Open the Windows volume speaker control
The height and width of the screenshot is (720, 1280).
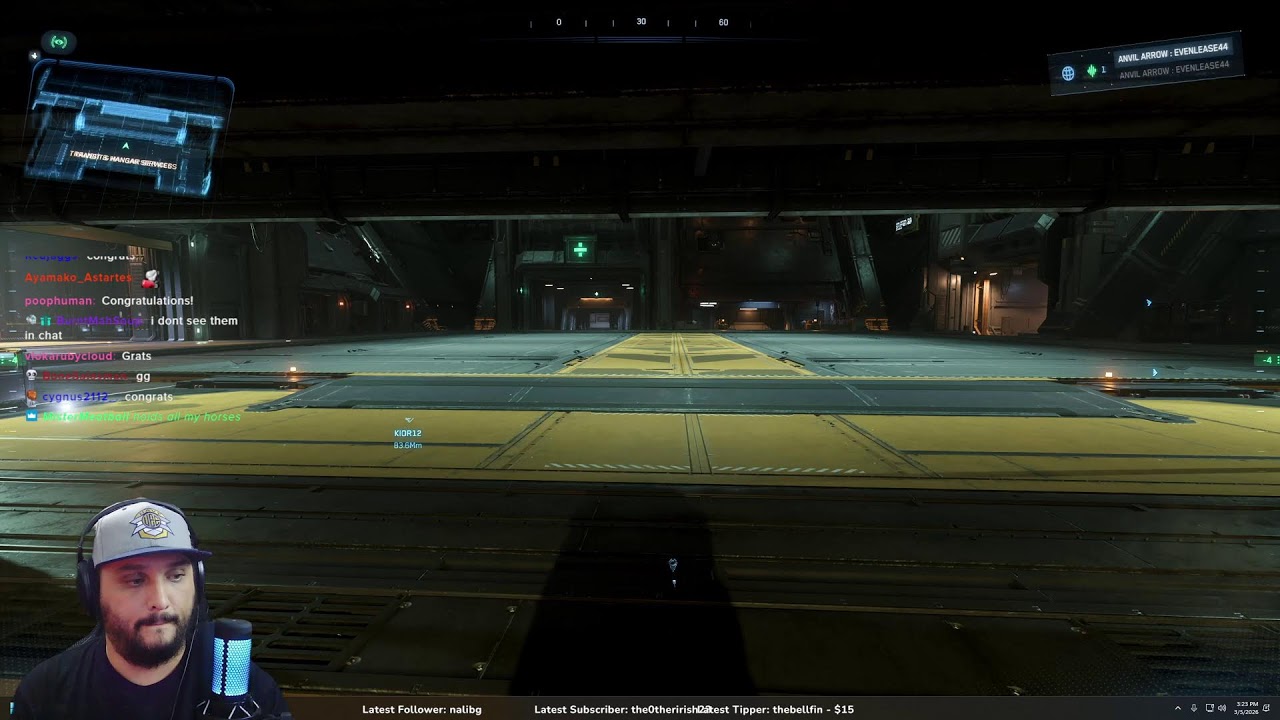(1222, 709)
